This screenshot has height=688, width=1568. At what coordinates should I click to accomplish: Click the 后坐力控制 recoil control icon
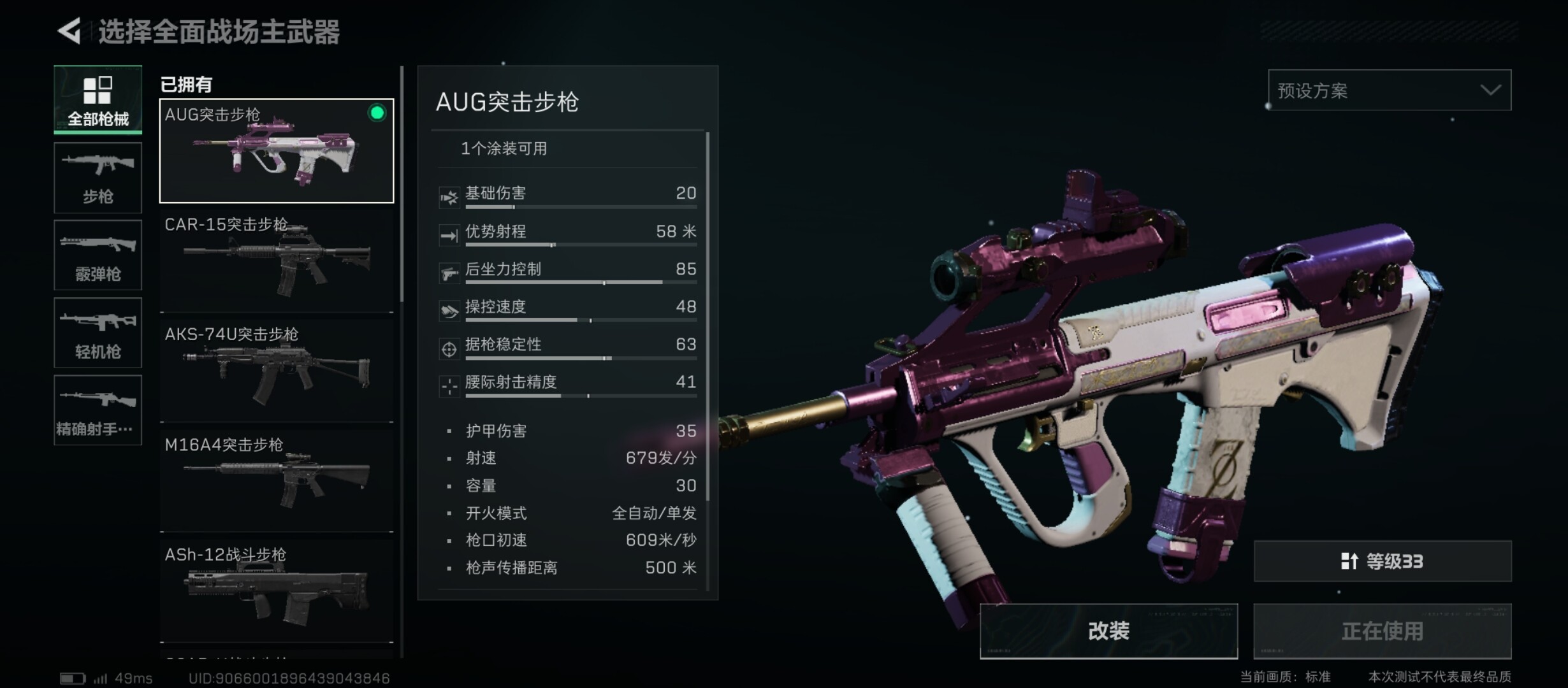click(449, 272)
